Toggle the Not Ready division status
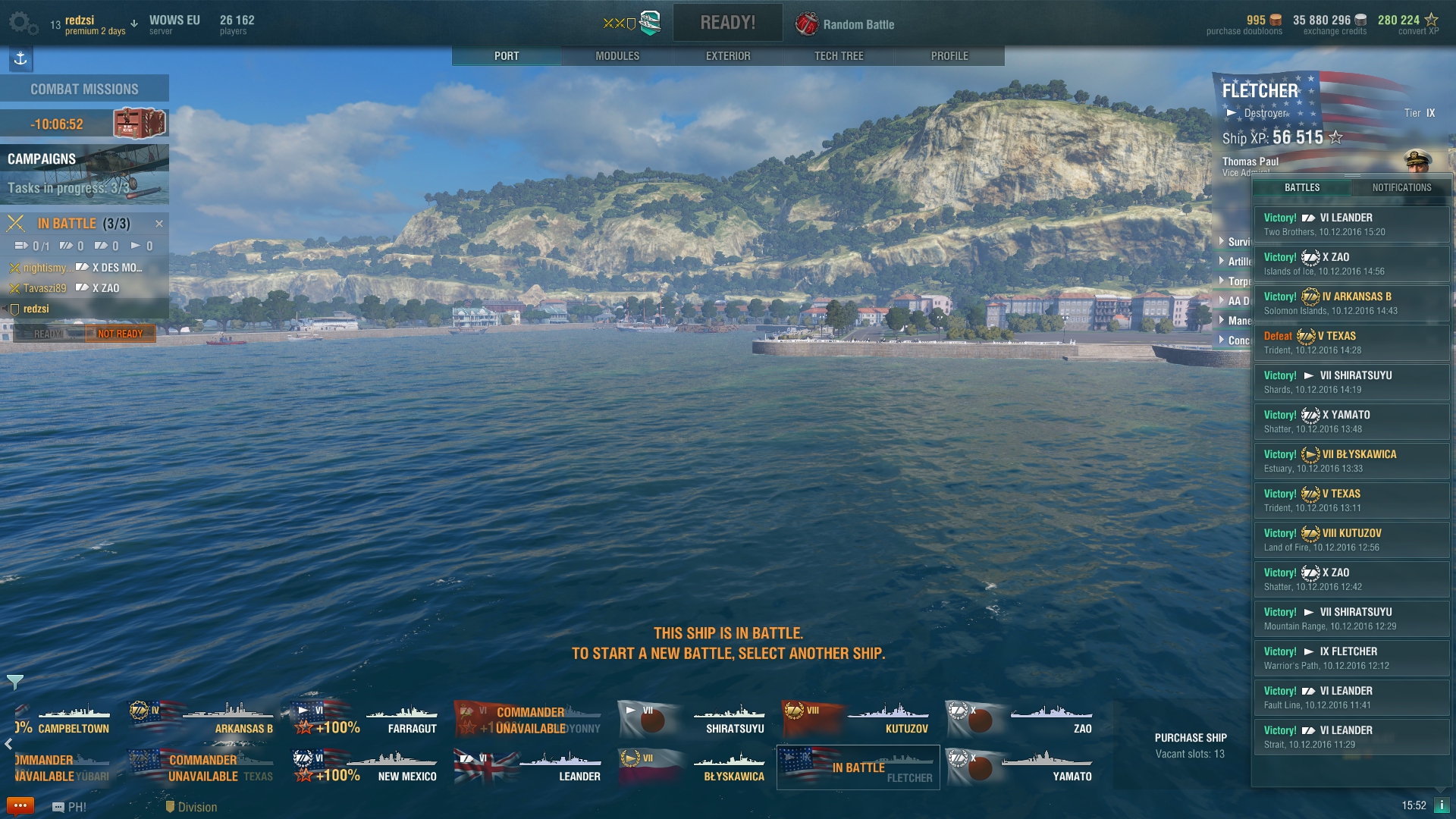The height and width of the screenshot is (819, 1456). click(x=120, y=334)
